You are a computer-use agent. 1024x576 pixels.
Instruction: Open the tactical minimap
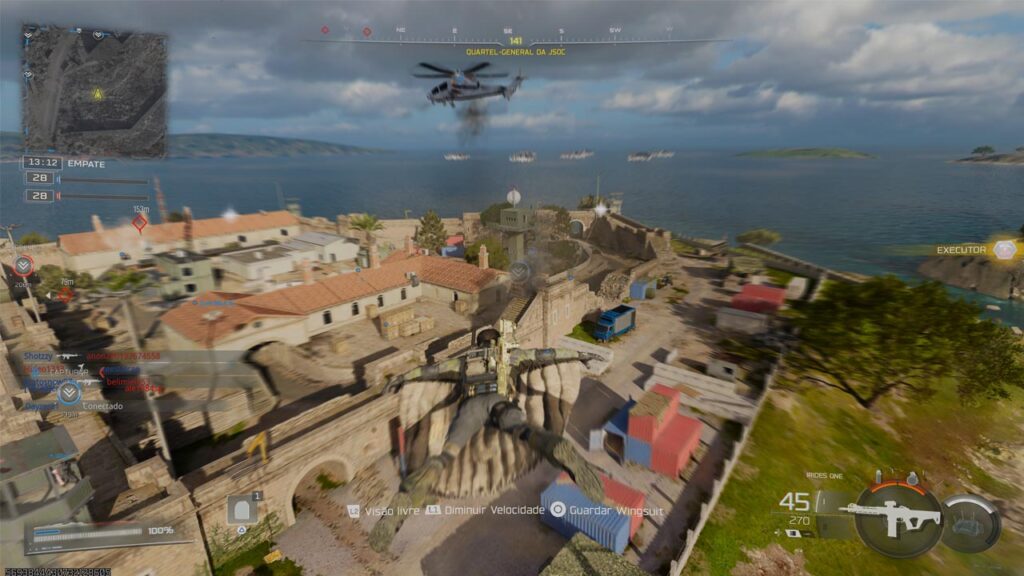[95, 91]
